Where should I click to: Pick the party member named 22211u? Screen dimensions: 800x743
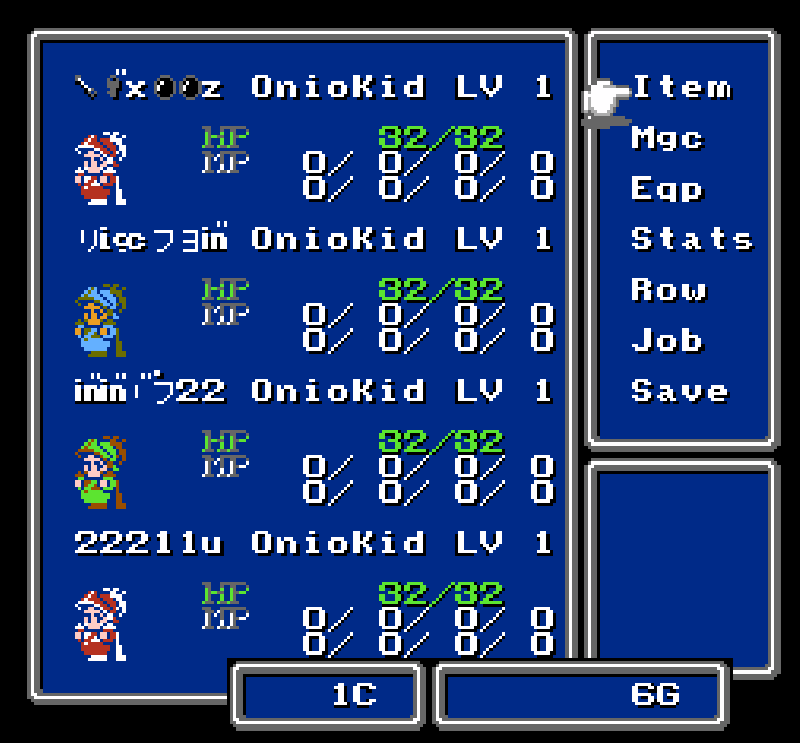148,543
